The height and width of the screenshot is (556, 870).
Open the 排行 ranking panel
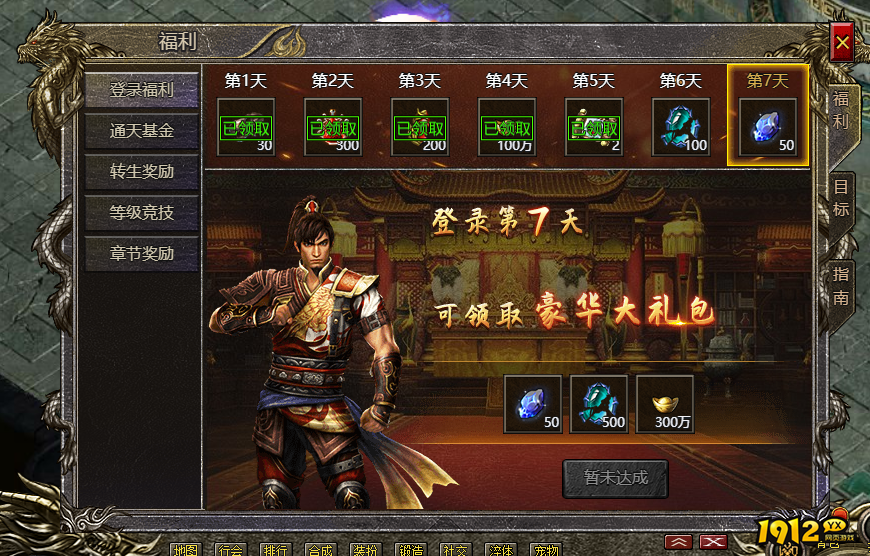pos(275,549)
